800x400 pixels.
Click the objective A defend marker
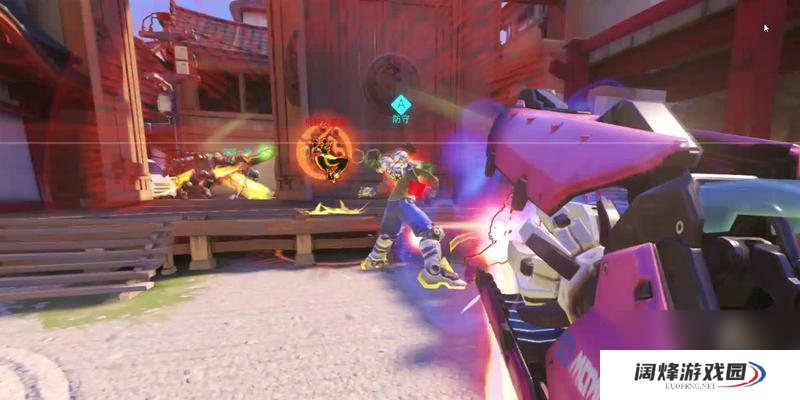(x=401, y=103)
